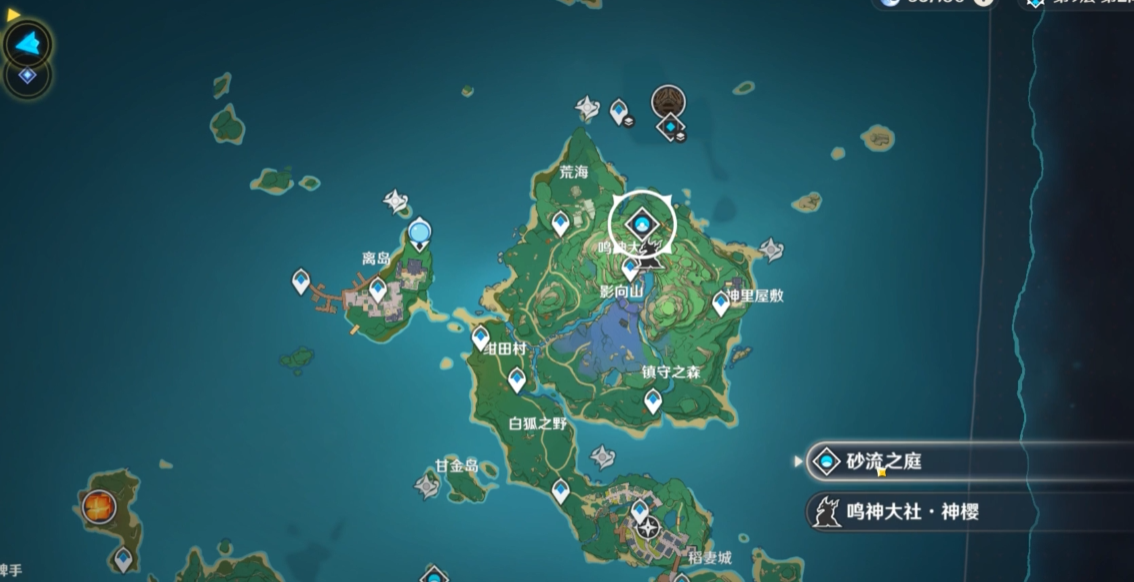Click the blue paper plane icon
The image size is (1134, 582).
coord(28,43)
